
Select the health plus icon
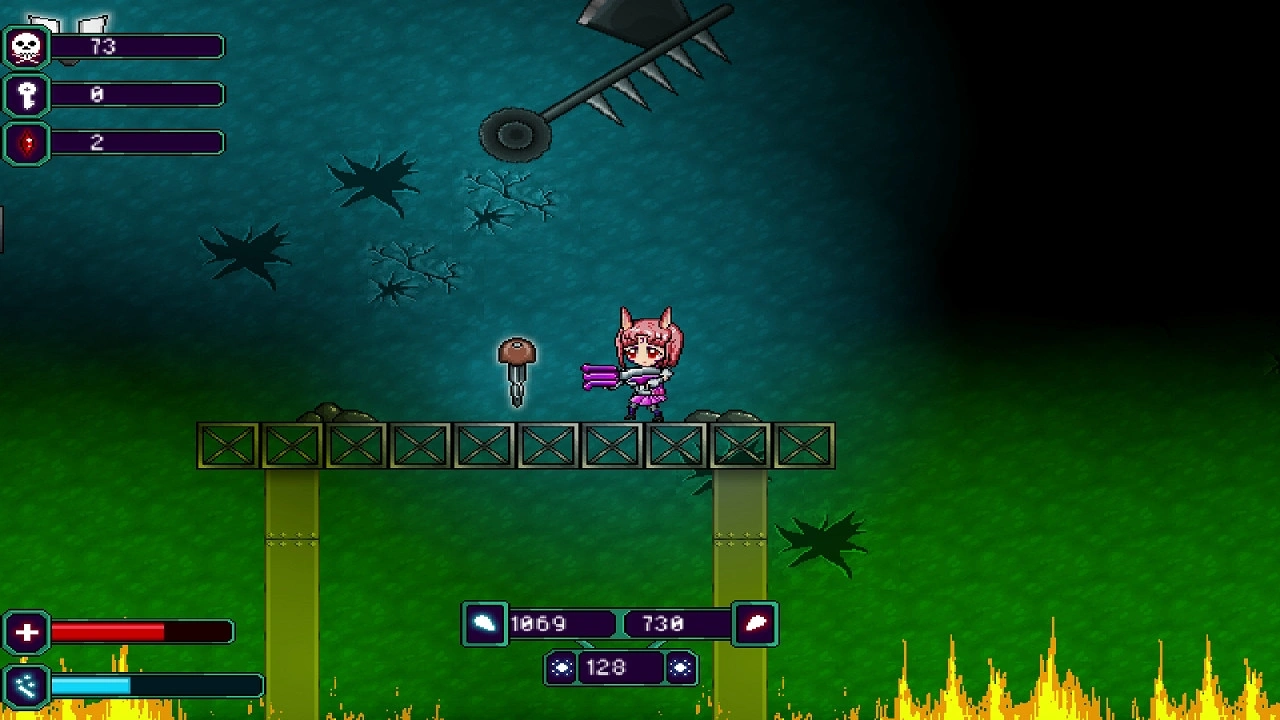[27, 632]
